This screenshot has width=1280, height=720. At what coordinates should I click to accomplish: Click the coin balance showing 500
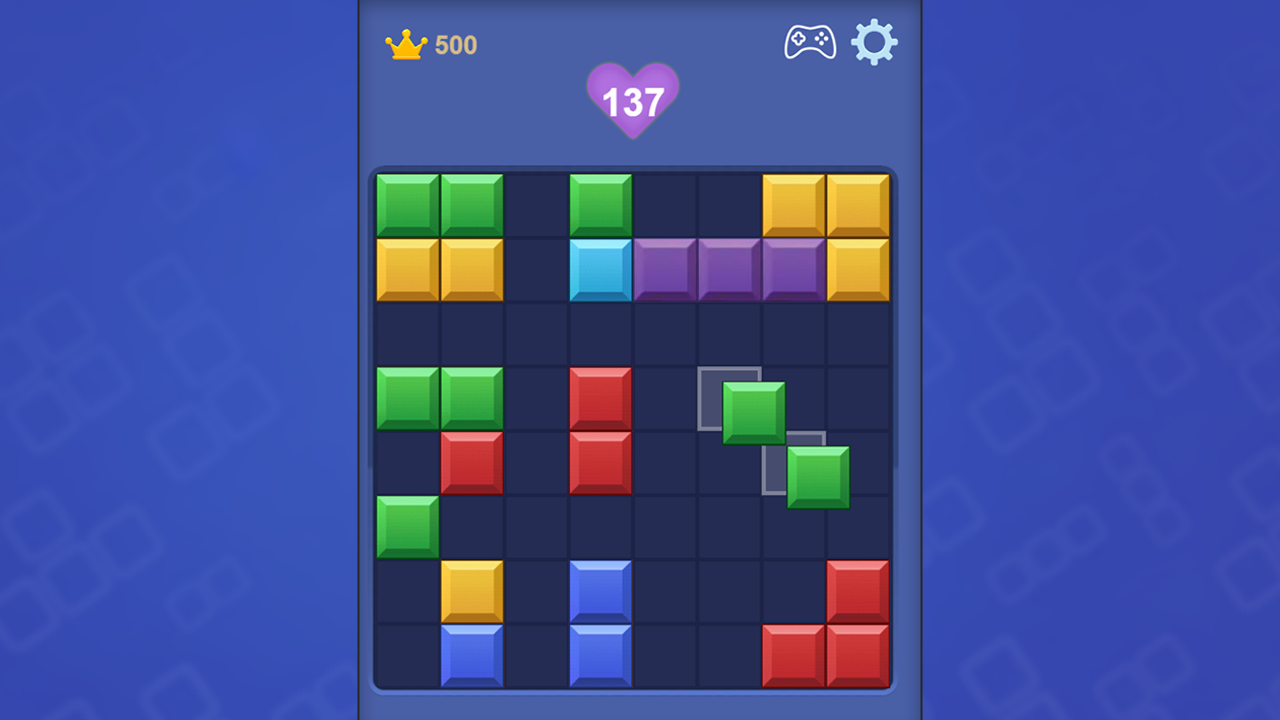pos(456,44)
